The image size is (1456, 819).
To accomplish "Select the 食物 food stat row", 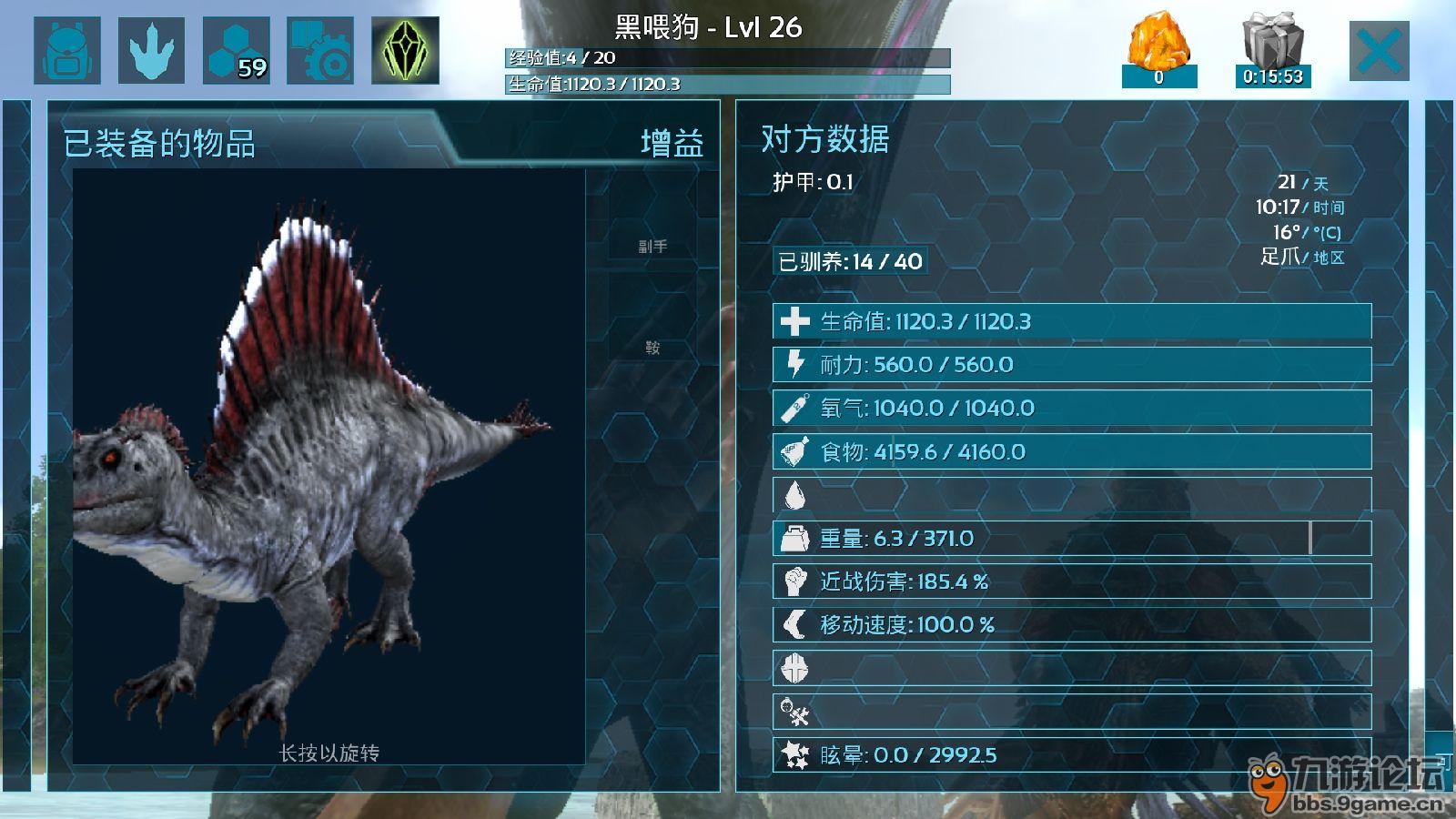I will (x=1071, y=451).
